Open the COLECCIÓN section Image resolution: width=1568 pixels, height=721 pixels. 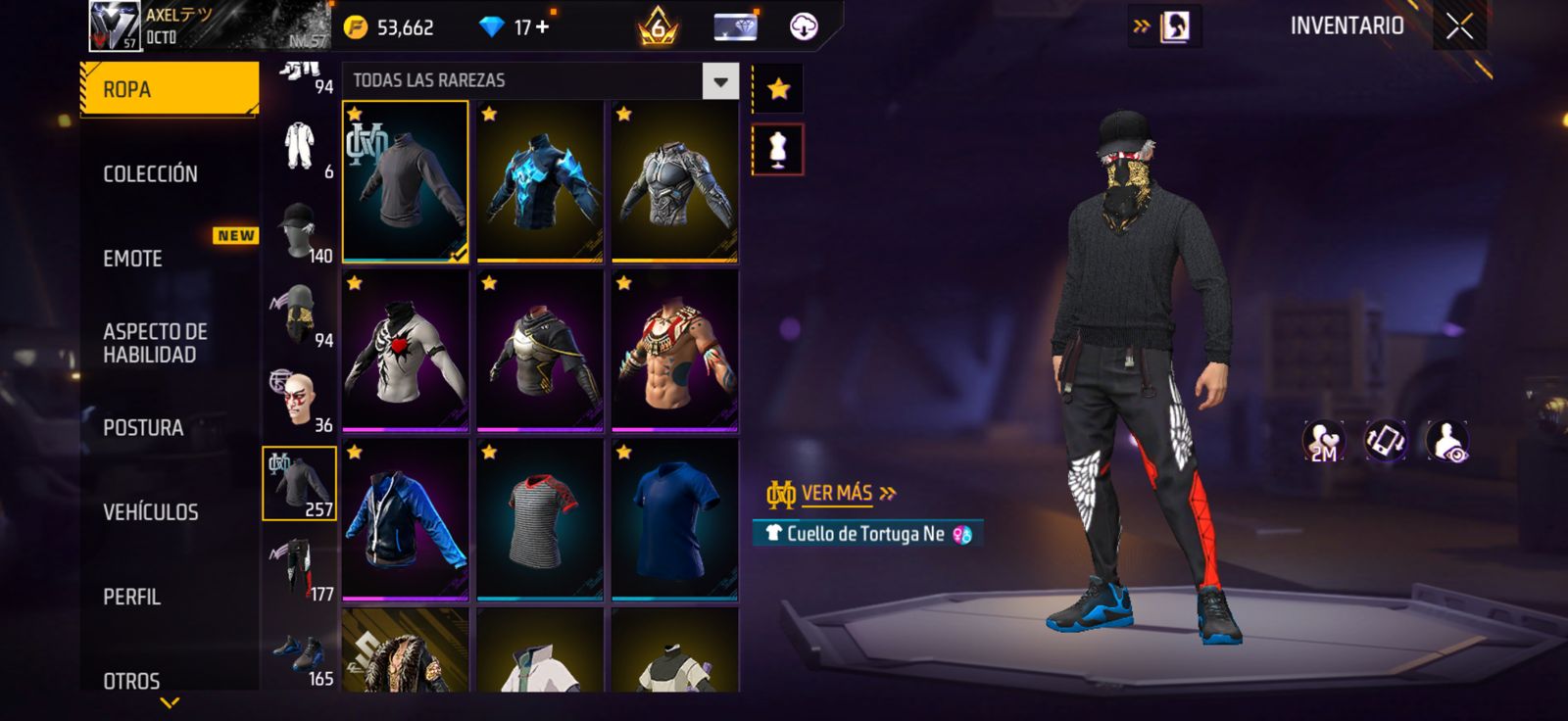[x=151, y=174]
